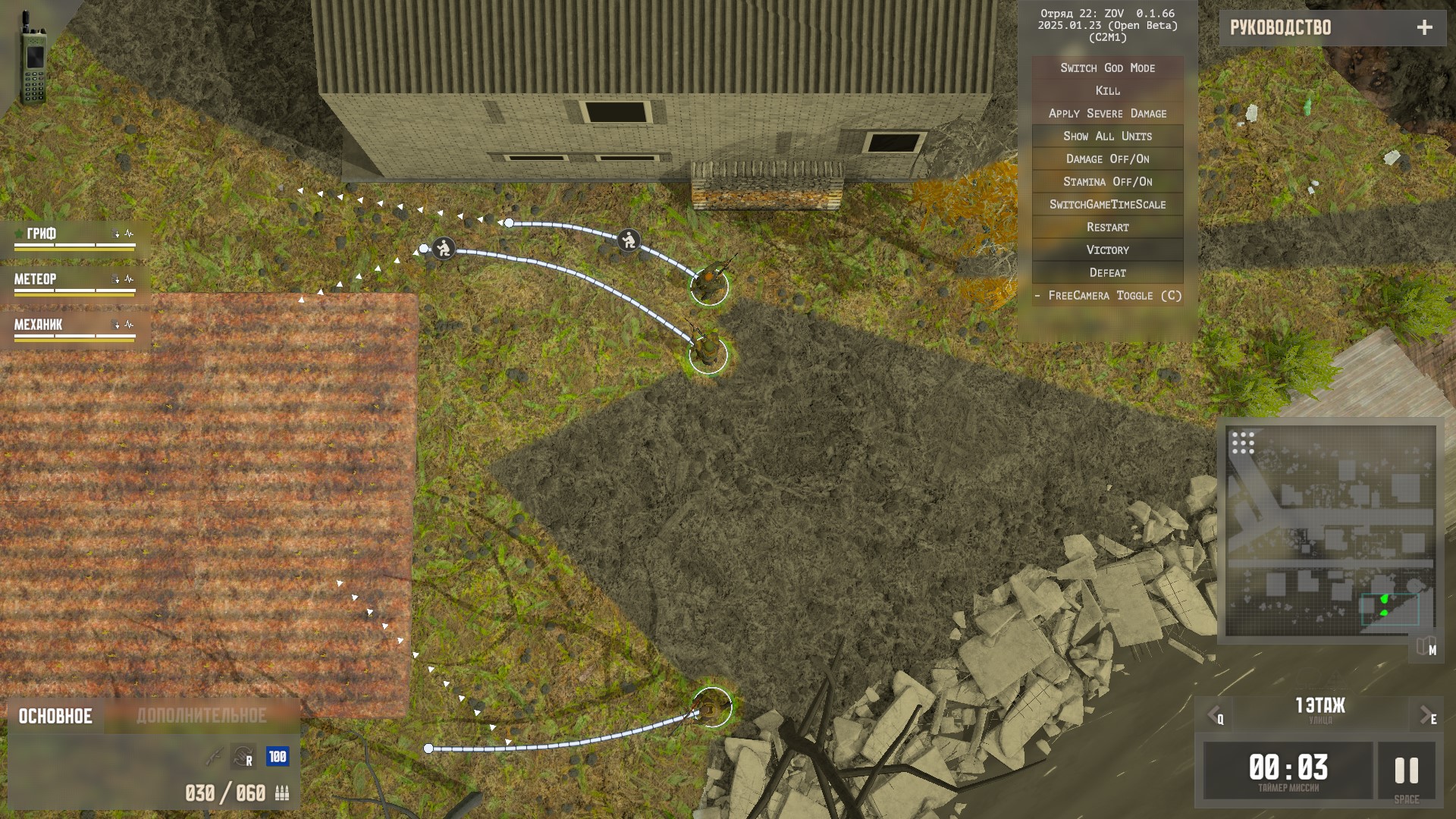The image size is (1456, 819).
Task: Restart the mission via debug menu
Action: coord(1107,227)
